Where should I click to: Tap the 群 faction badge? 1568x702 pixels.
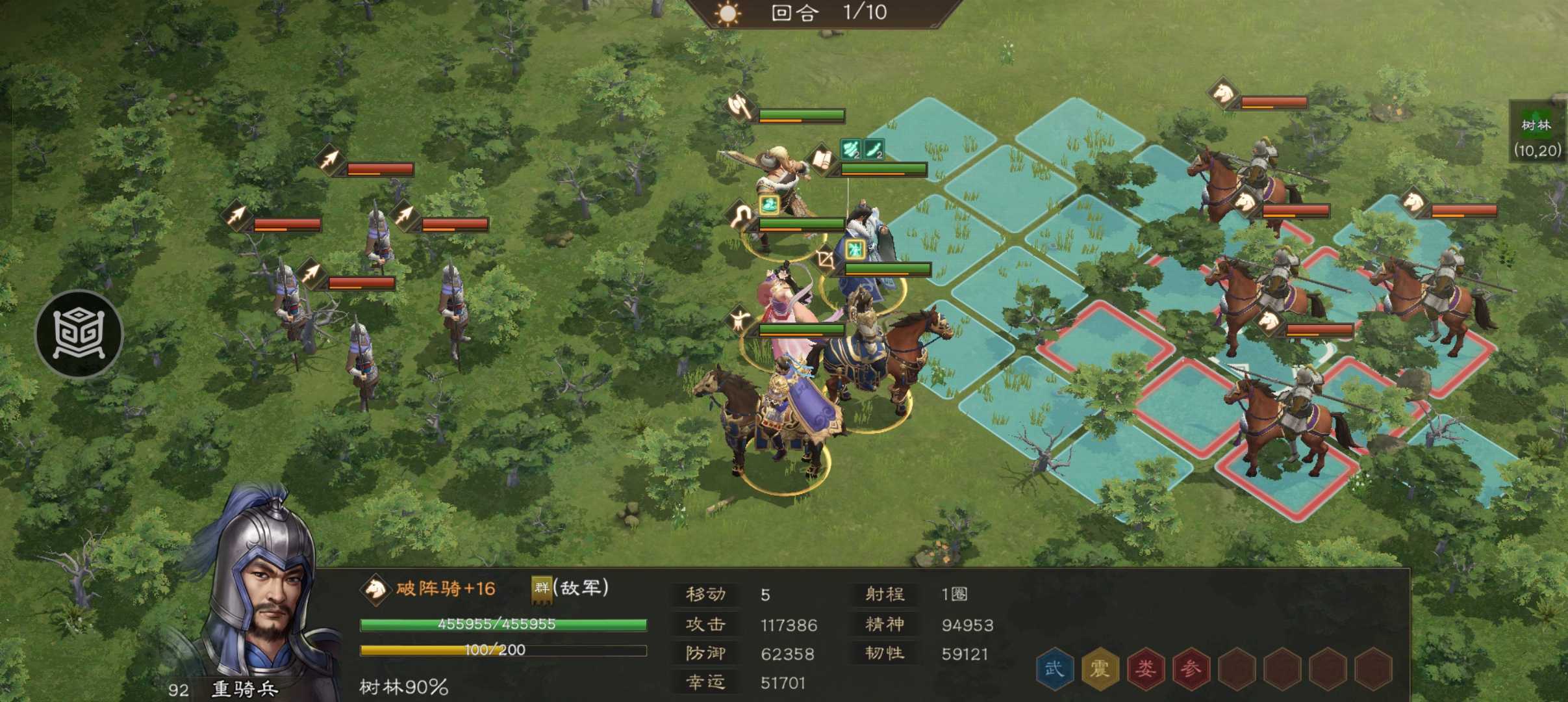click(541, 588)
